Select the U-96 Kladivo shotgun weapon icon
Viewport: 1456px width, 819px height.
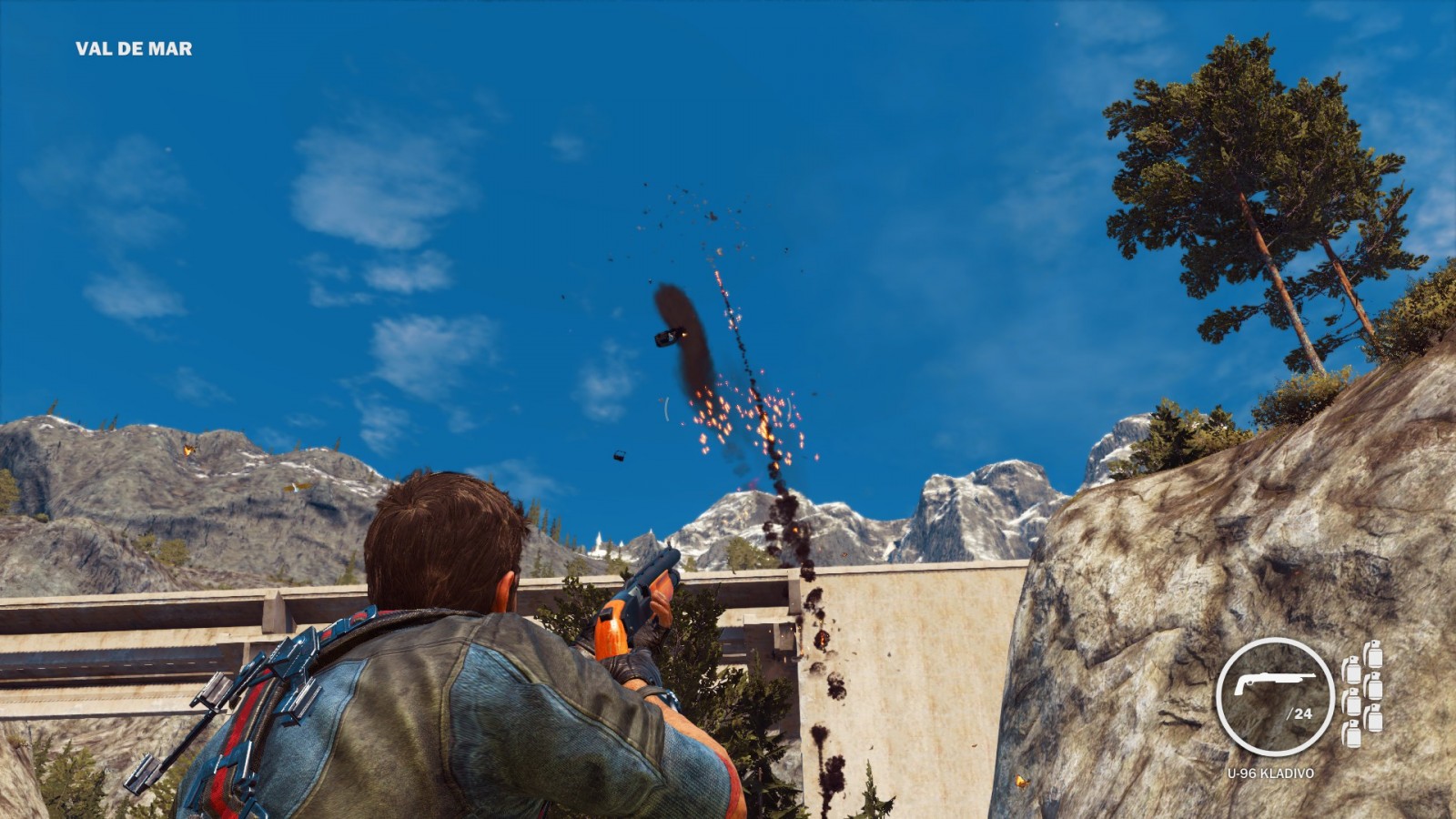[1273, 684]
